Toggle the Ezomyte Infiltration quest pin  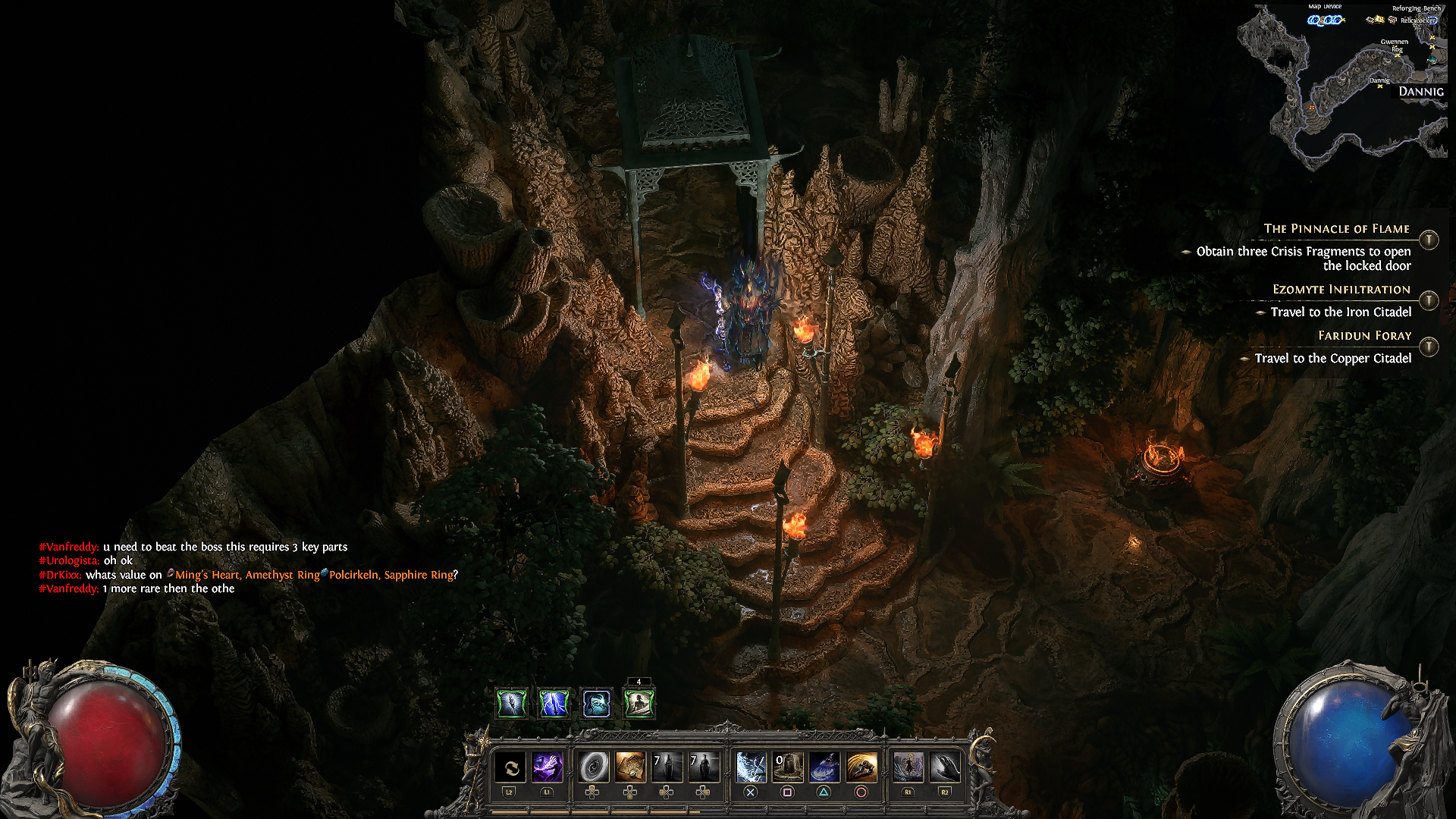point(1429,300)
